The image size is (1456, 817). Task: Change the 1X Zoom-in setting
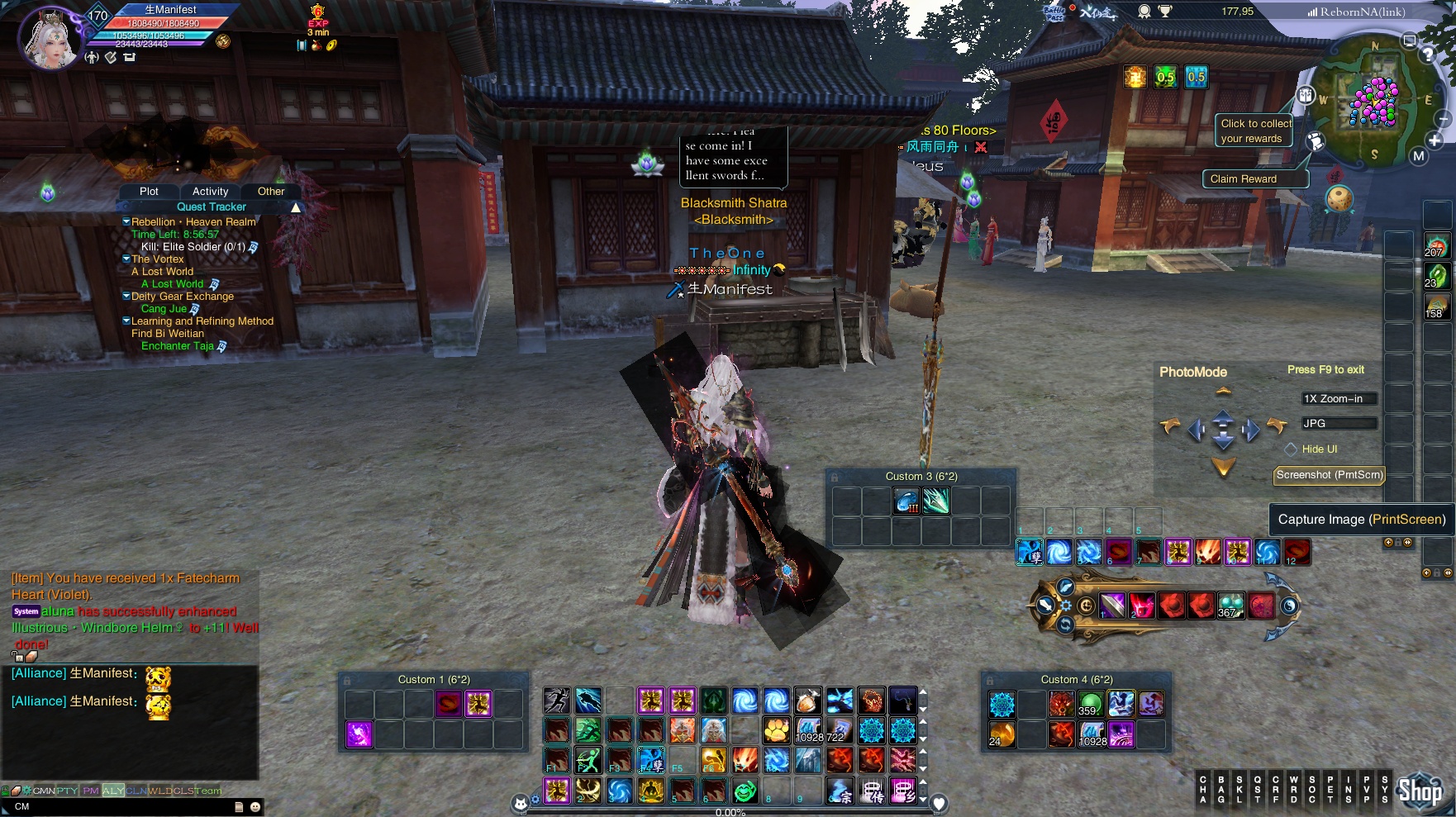[x=1339, y=399]
